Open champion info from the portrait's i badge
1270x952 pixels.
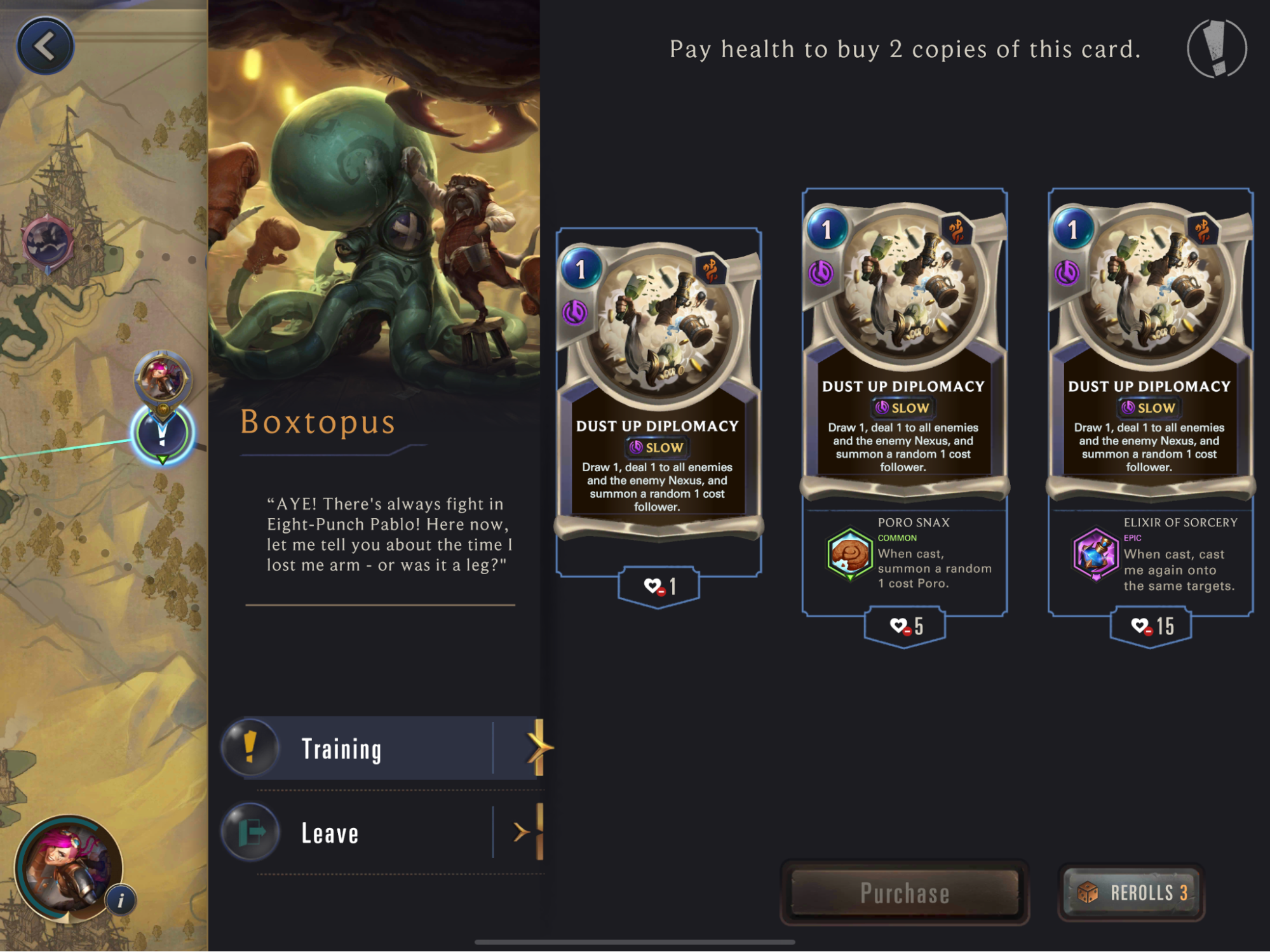click(121, 899)
